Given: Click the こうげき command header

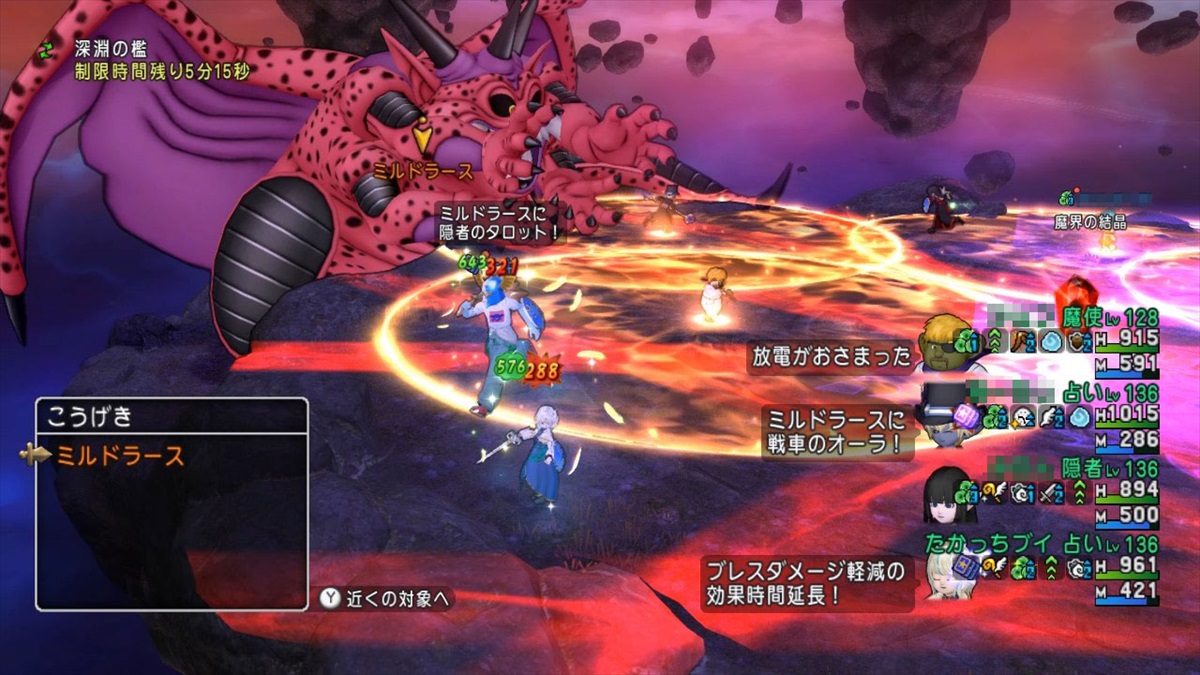Looking at the screenshot, I should point(90,417).
